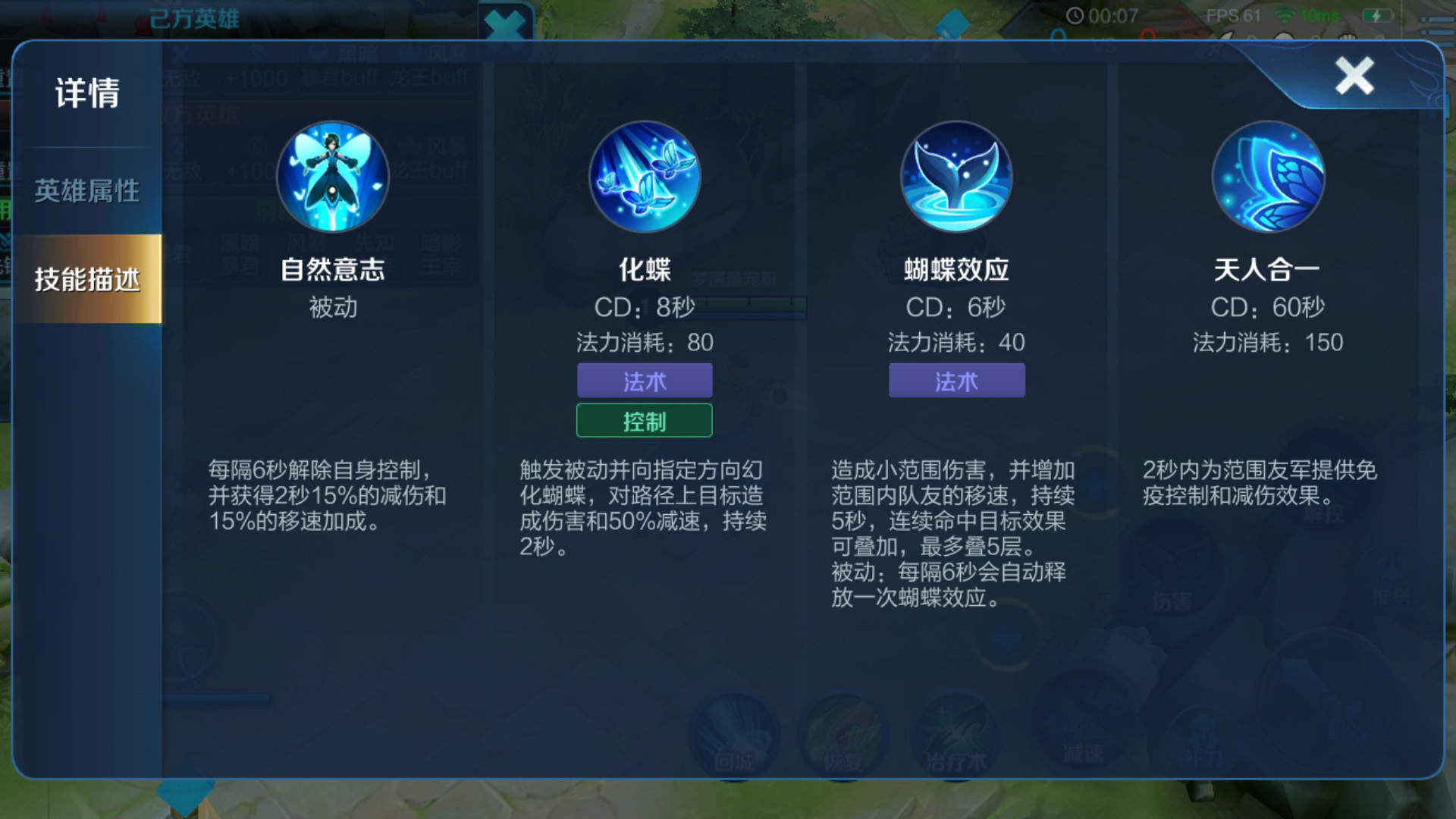The image size is (1456, 819).
Task: Select the 蝴蝶效应 skill icon
Action: [957, 176]
